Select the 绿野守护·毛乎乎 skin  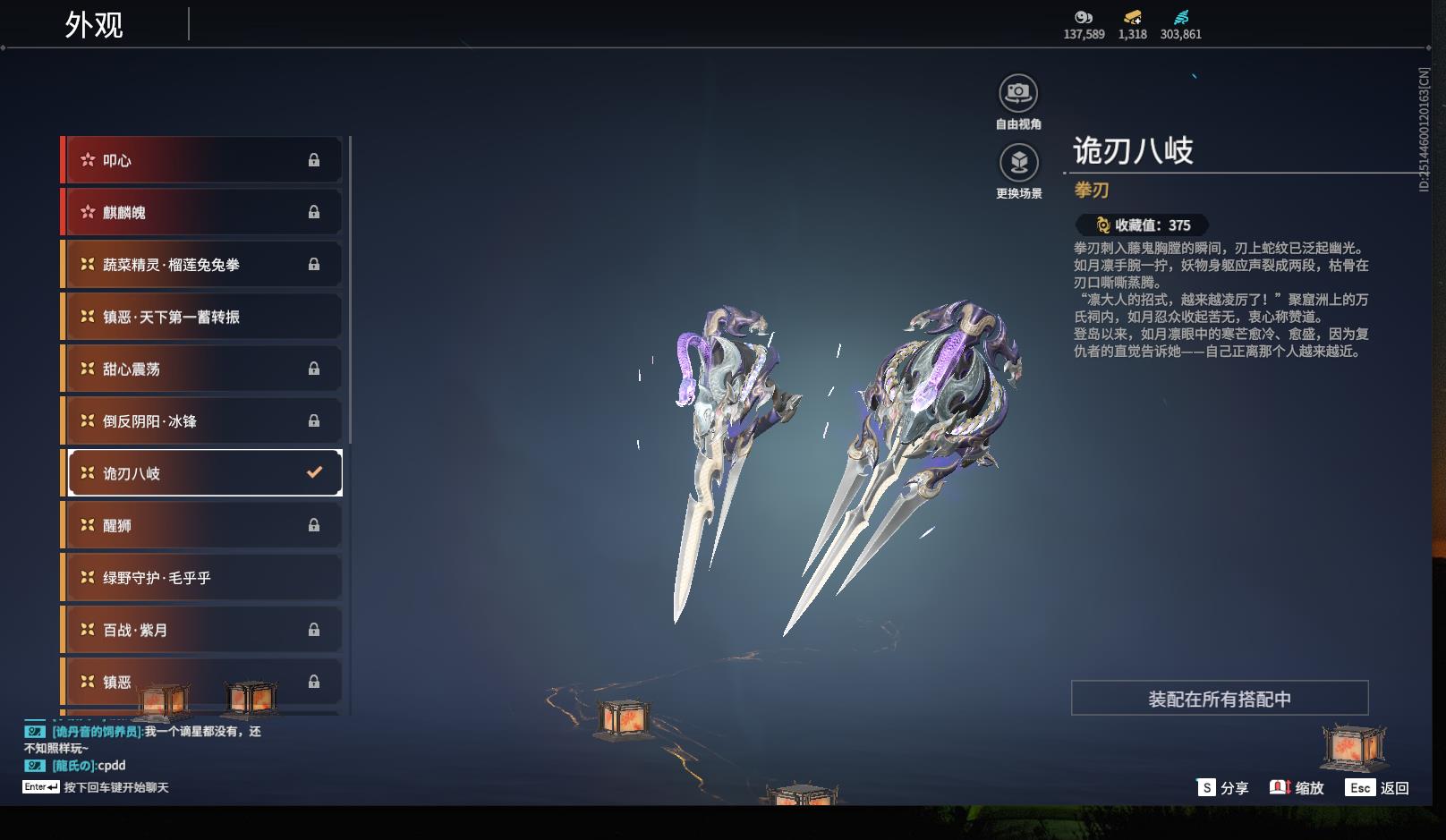click(x=202, y=578)
